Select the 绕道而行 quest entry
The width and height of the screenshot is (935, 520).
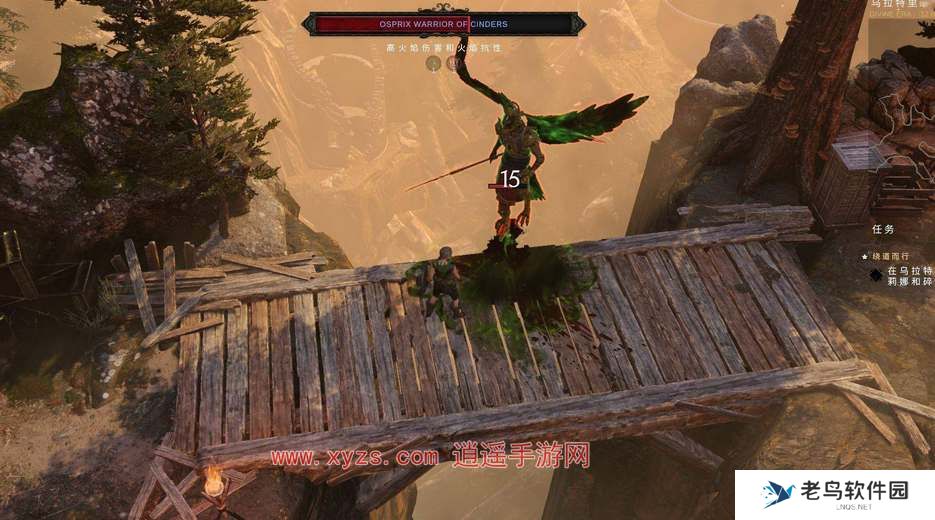895,256
